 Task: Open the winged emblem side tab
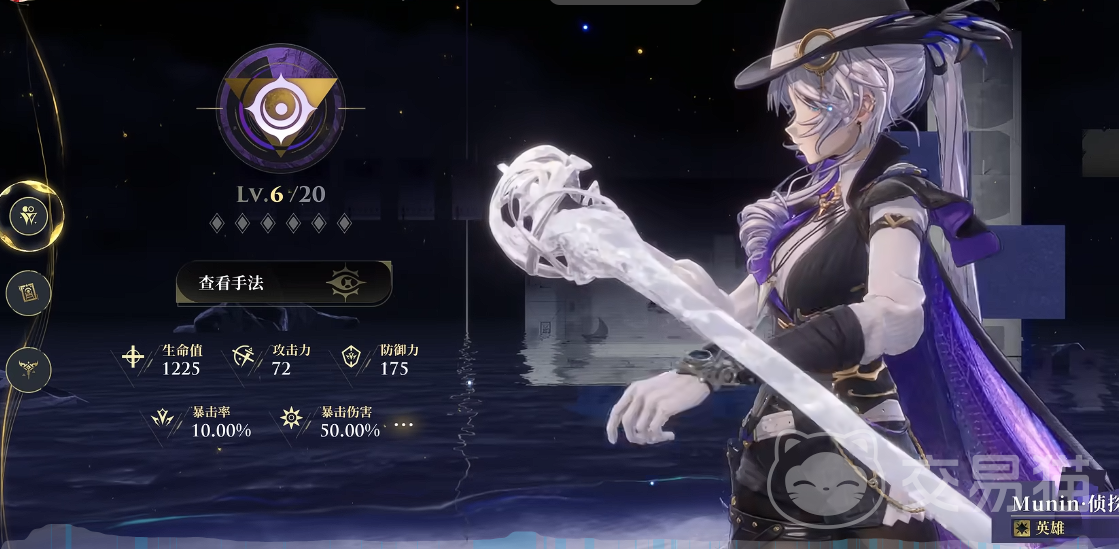28,369
